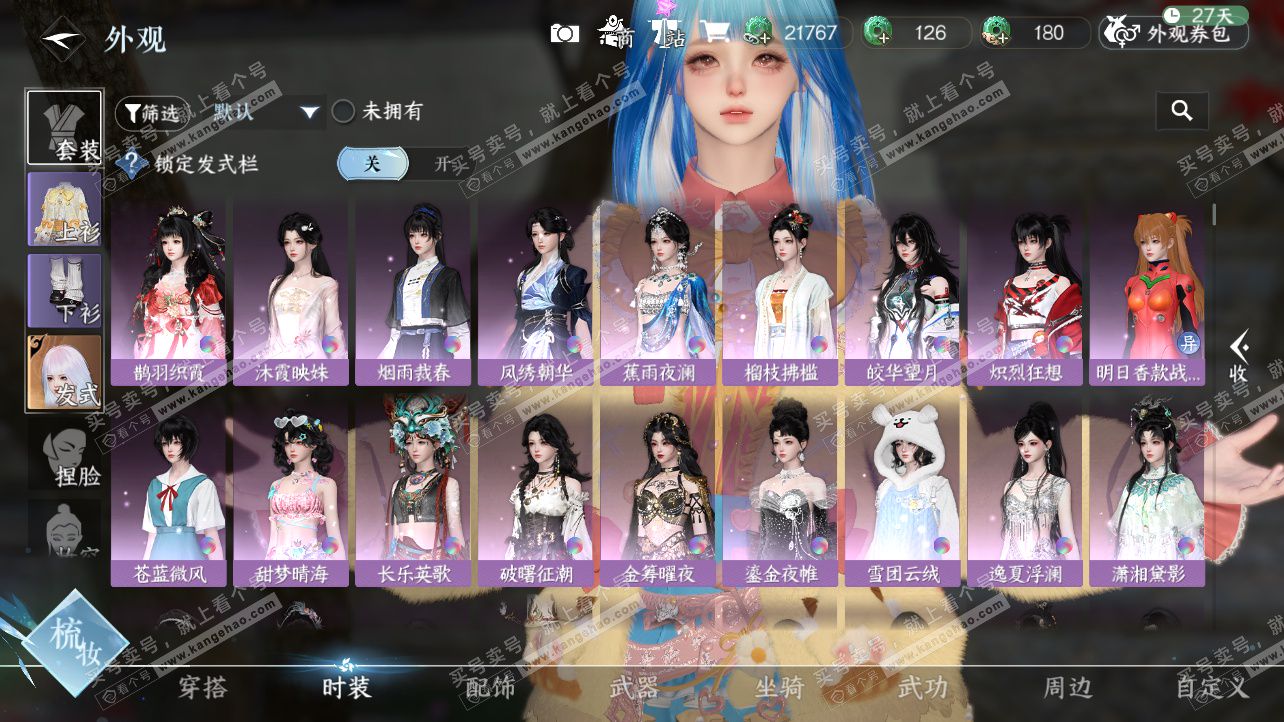Choose the 雪团云绒 bear hood outfit
The image size is (1284, 722).
tap(903, 493)
